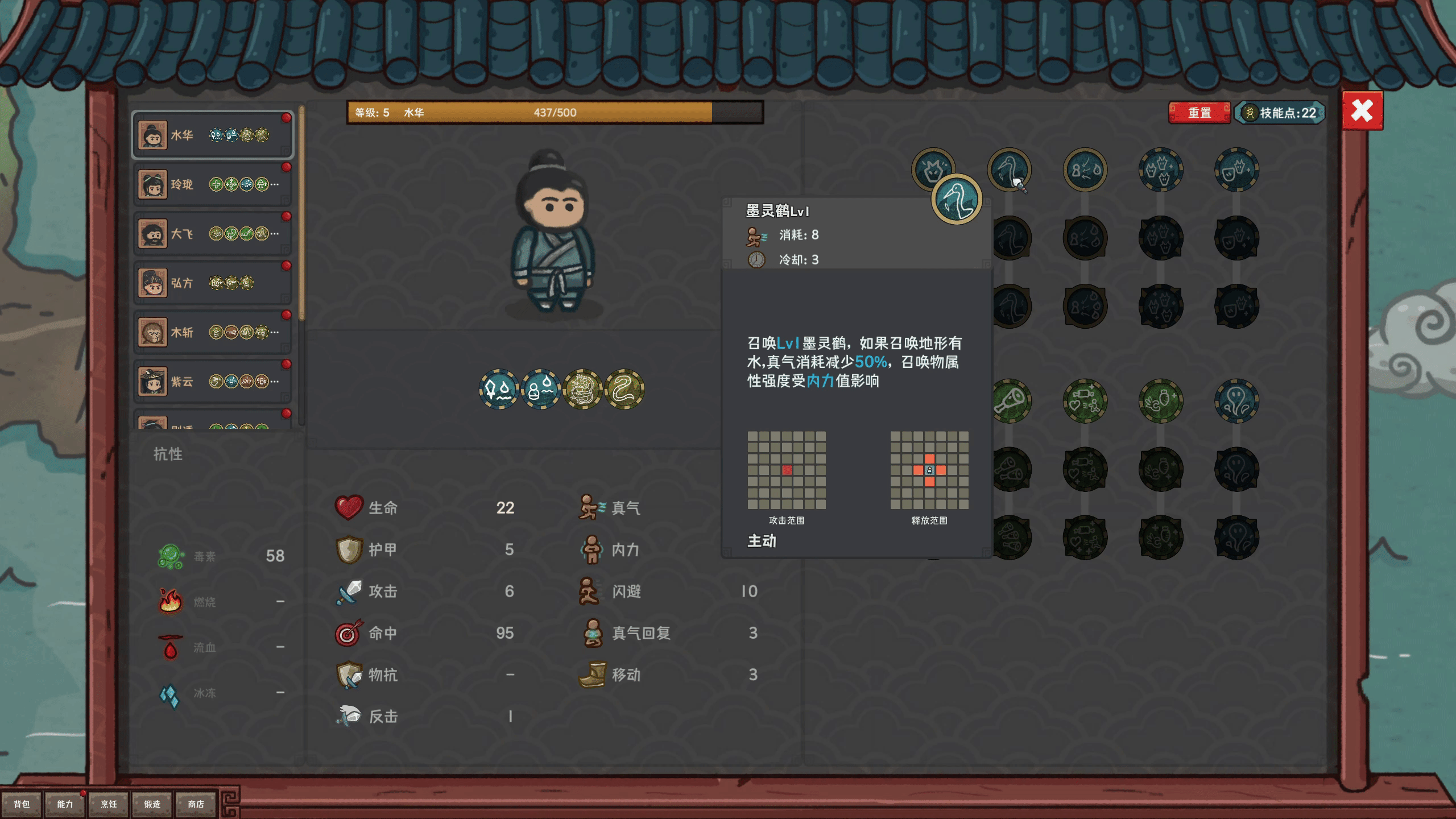
Task: Click the experience bar showing 437/500
Action: tap(555, 112)
